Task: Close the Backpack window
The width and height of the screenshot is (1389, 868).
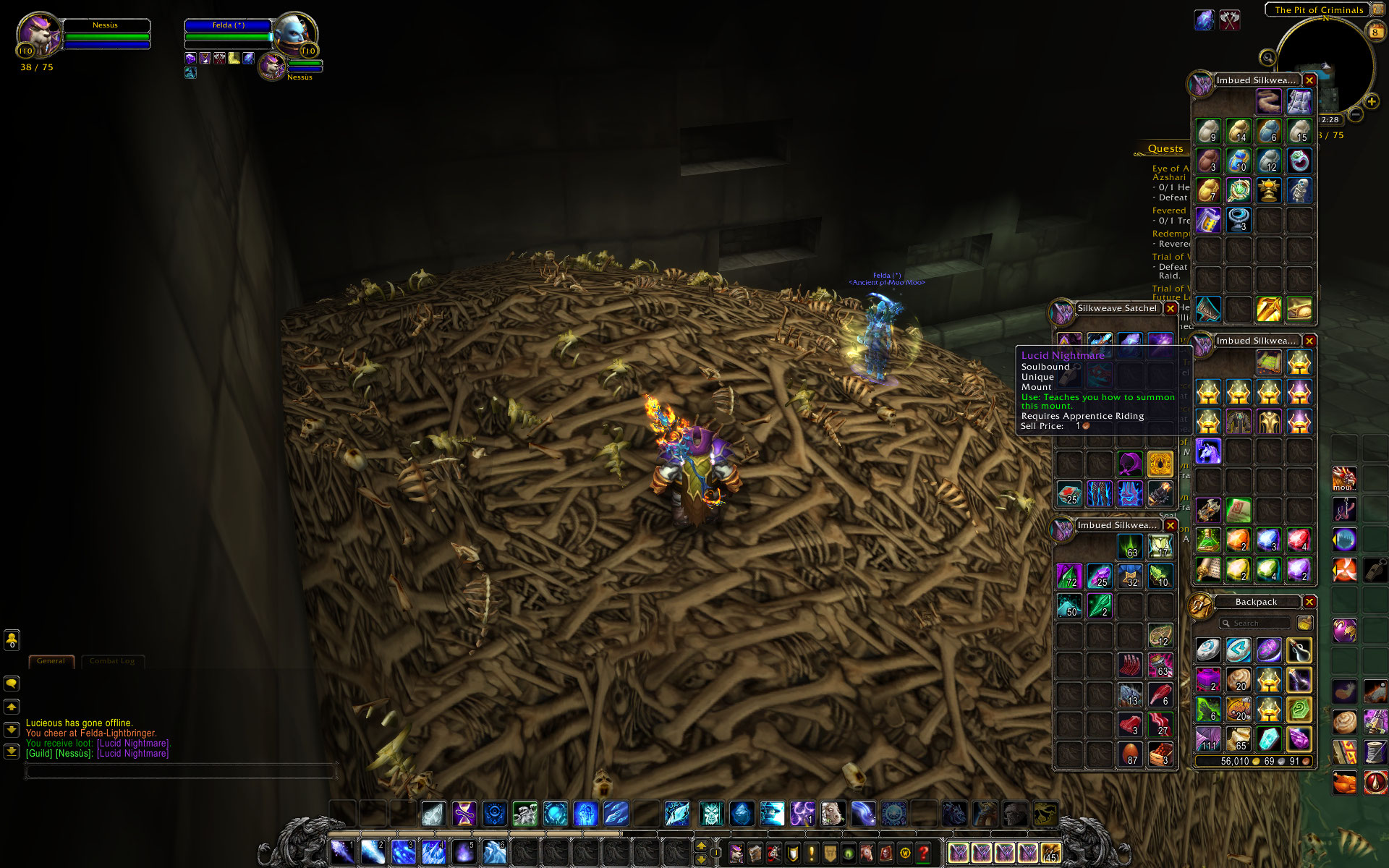Action: coord(1309,602)
